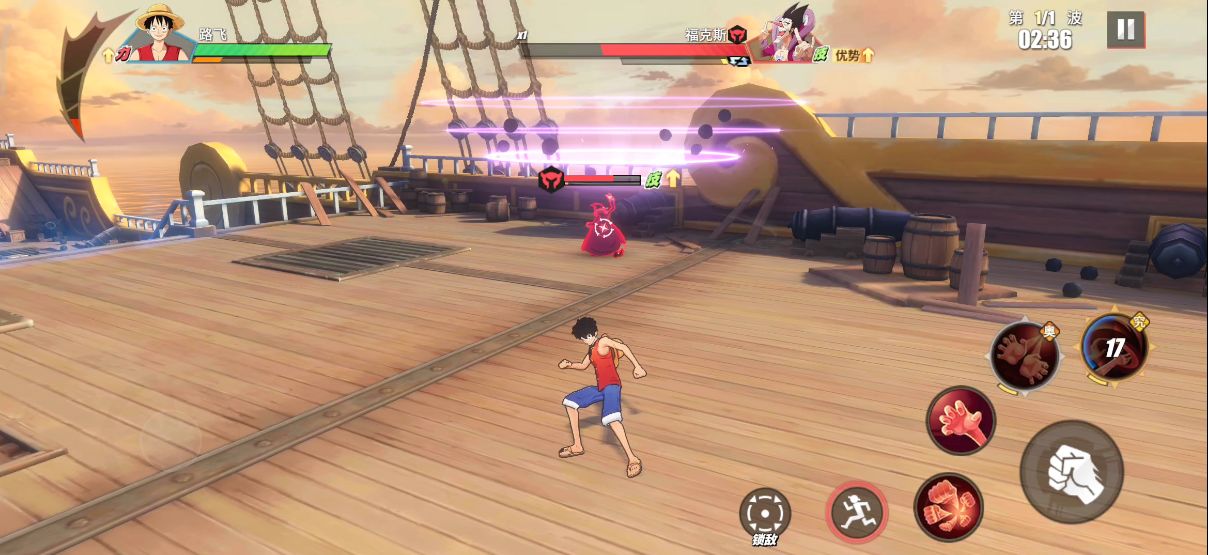
Task: Trigger the open-hand grab skill
Action: (x=960, y=421)
